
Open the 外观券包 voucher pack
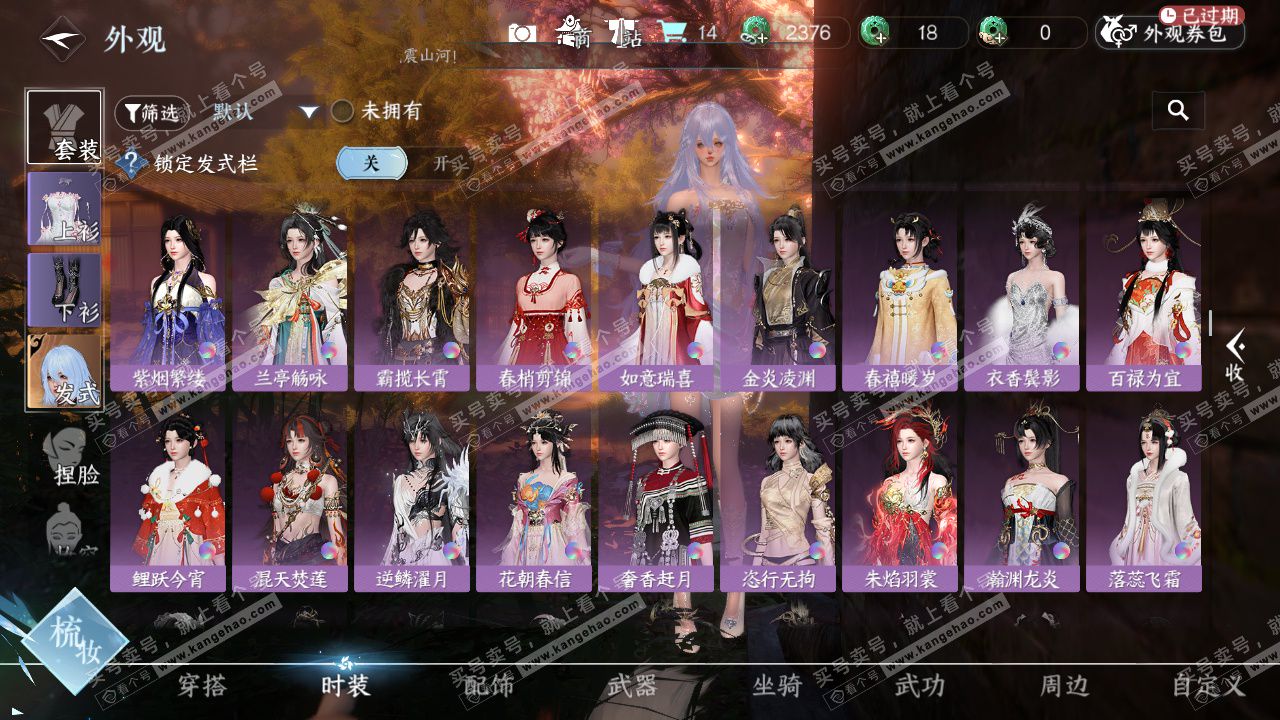1171,34
